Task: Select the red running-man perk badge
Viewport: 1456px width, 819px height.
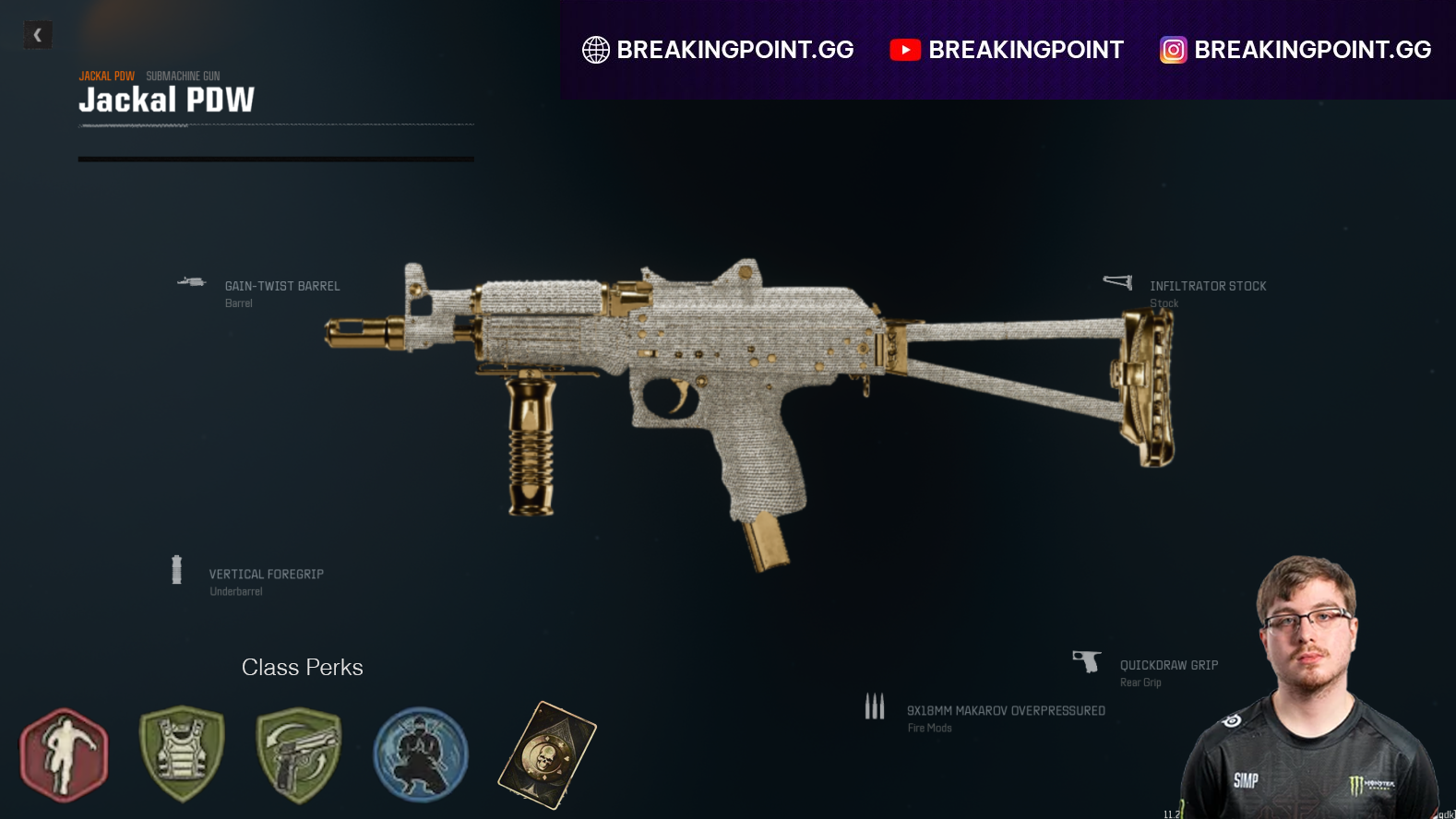Action: [x=63, y=754]
